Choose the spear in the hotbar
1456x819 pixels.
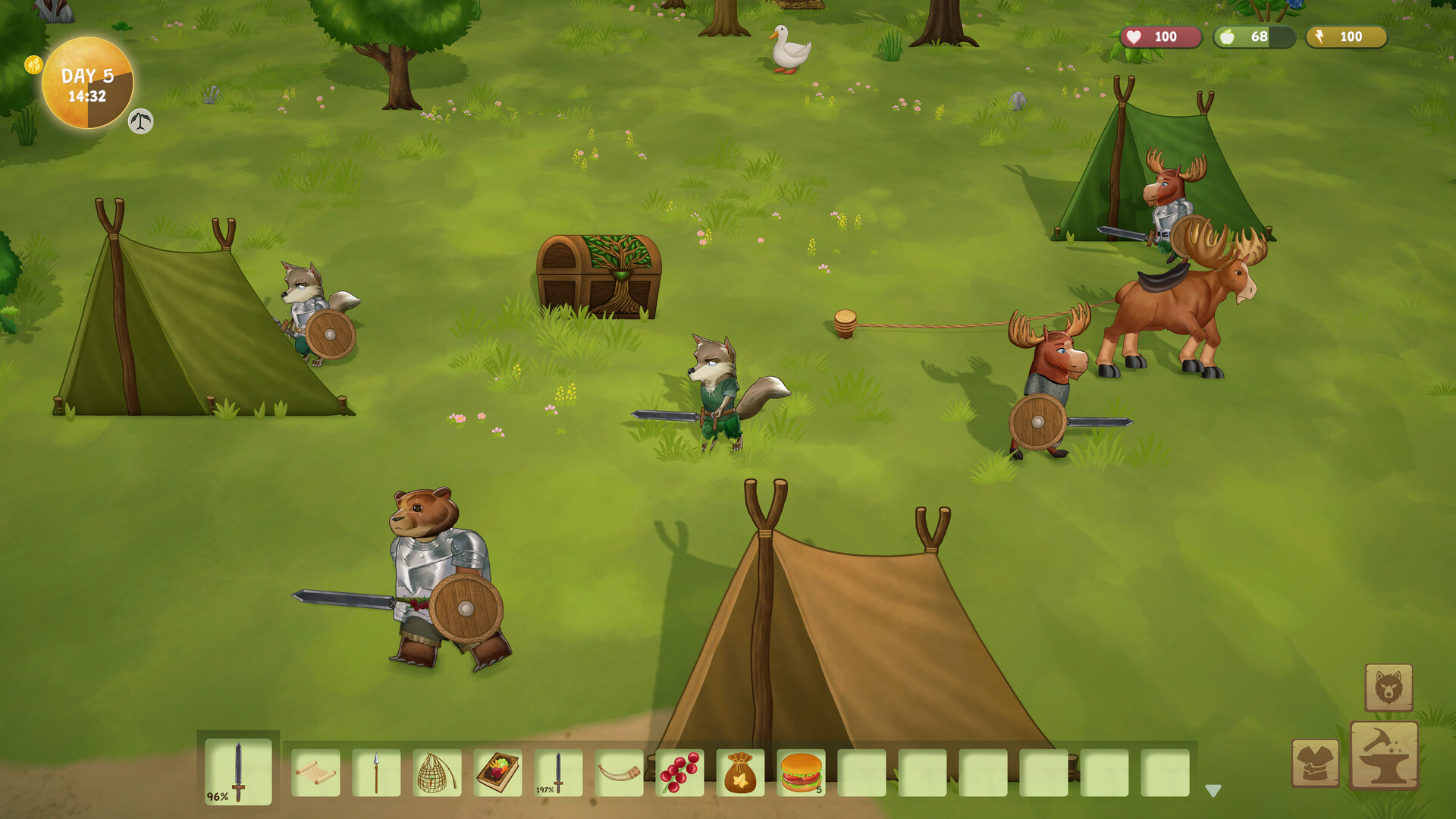coord(376,773)
